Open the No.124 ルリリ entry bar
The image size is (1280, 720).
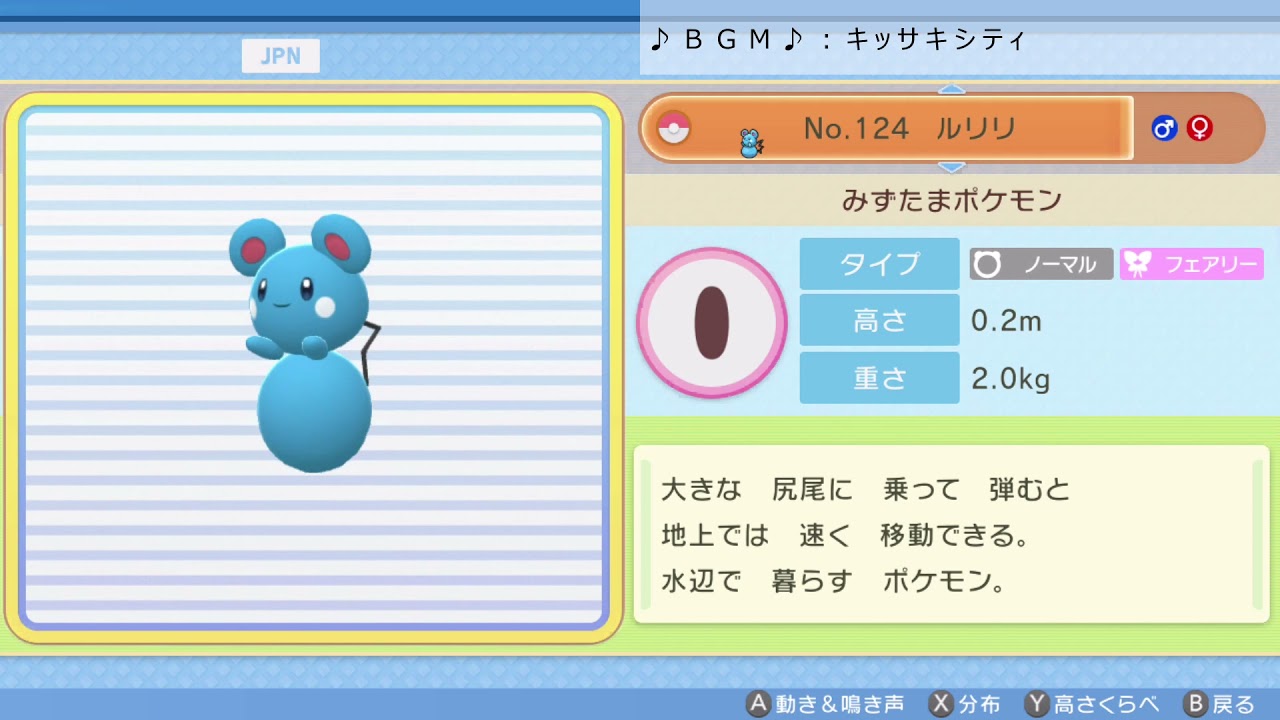pyautogui.click(x=890, y=128)
